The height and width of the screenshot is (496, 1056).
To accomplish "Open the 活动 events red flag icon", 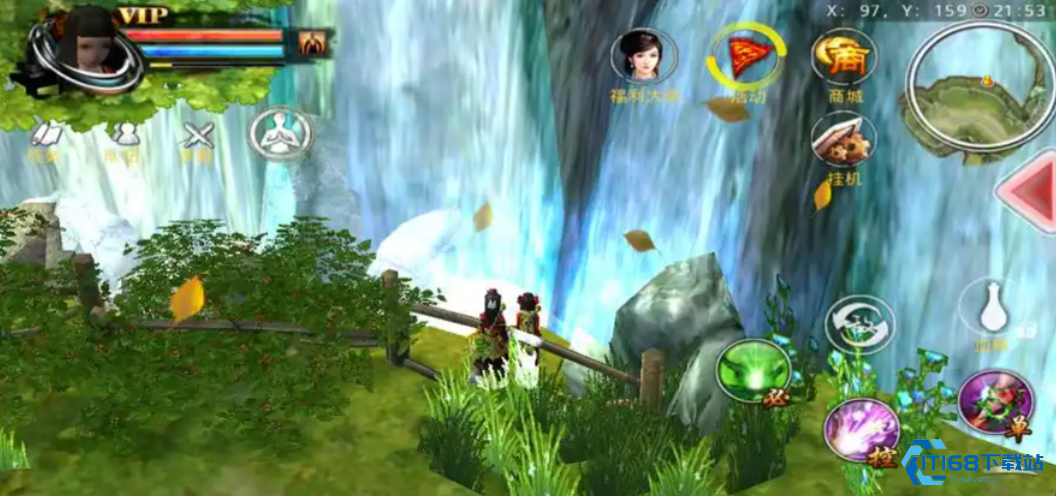I will 746,56.
